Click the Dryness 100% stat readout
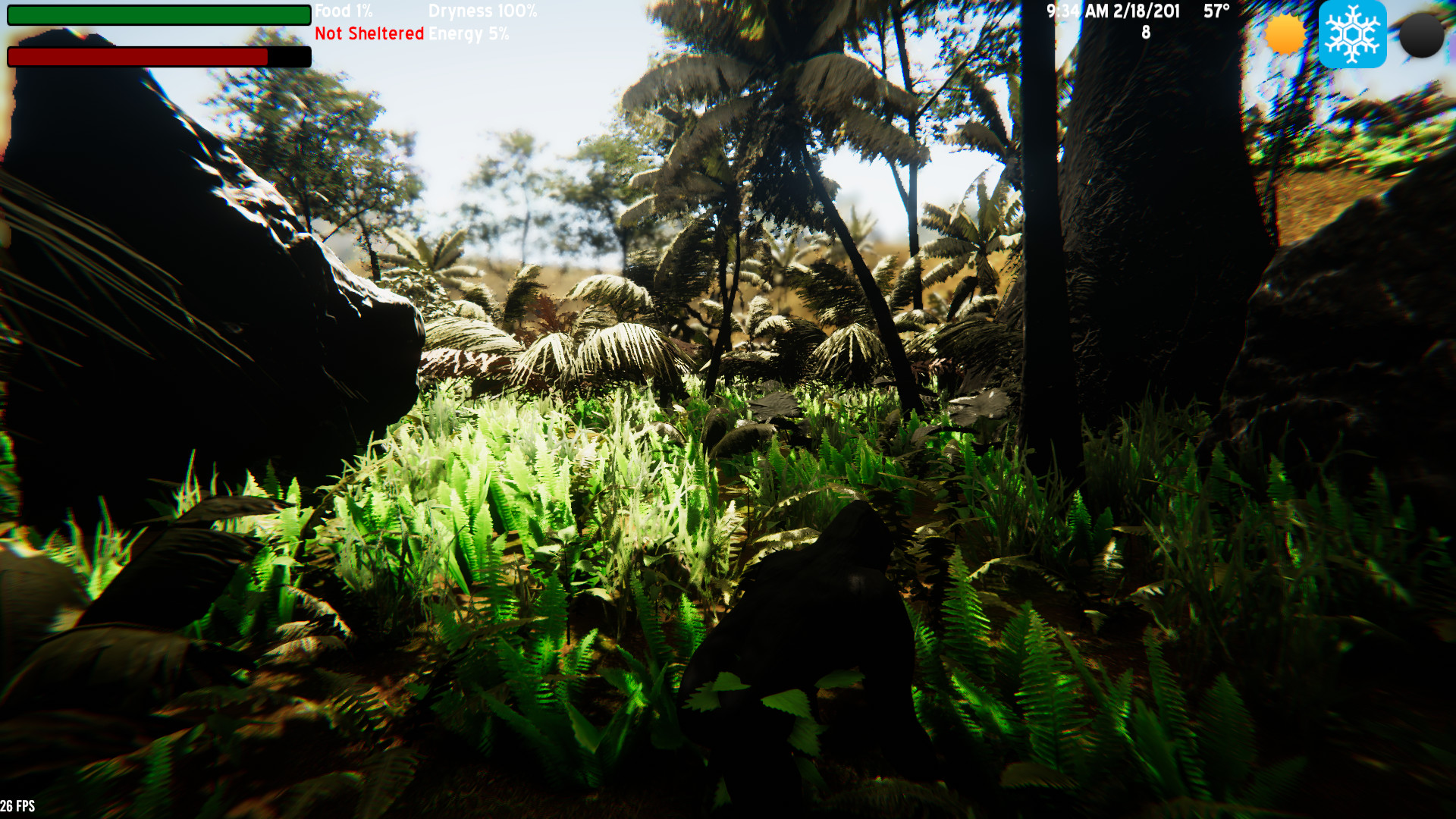The image size is (1456, 819). click(x=483, y=11)
